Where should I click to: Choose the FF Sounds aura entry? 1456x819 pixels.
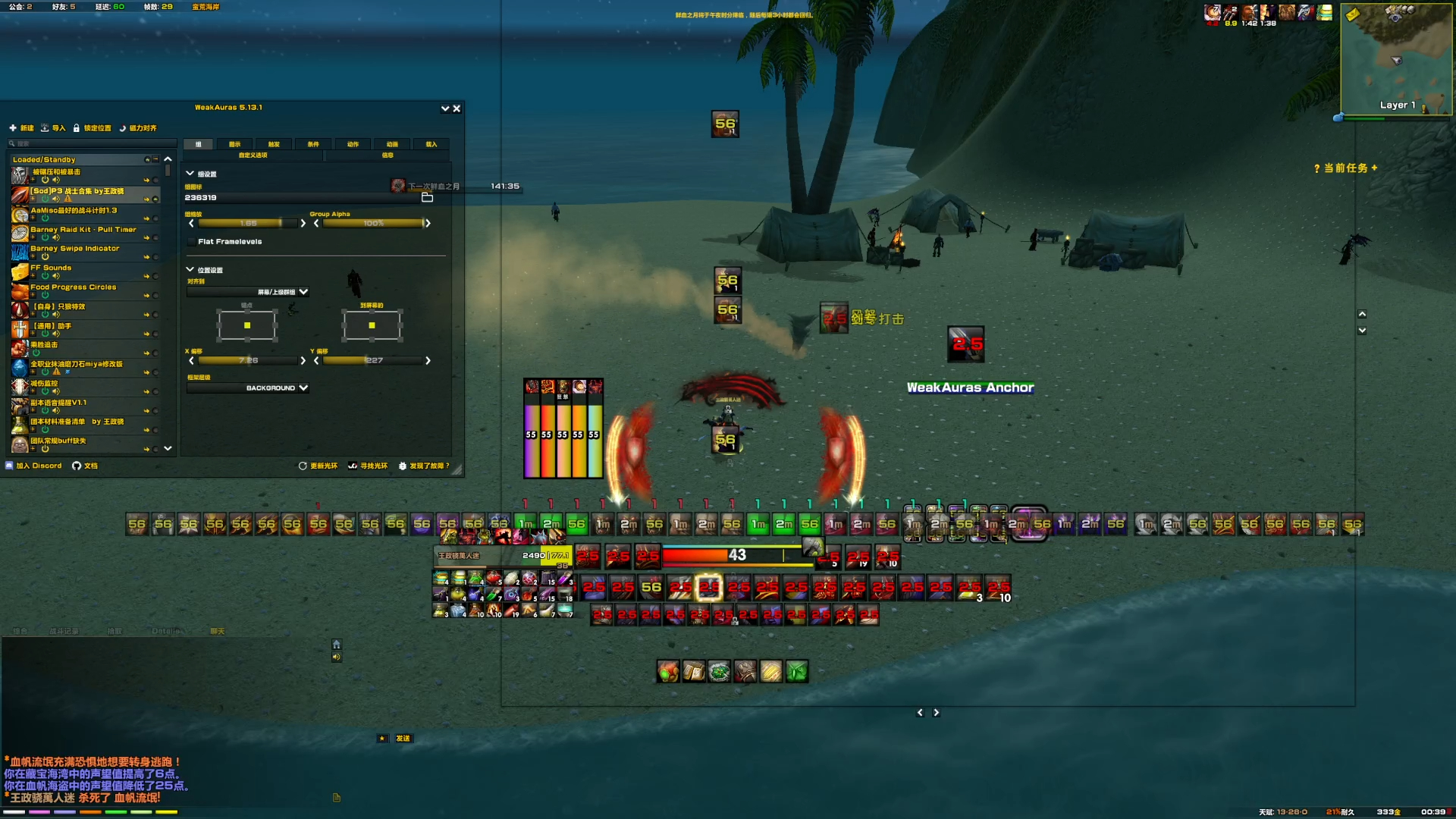point(51,268)
